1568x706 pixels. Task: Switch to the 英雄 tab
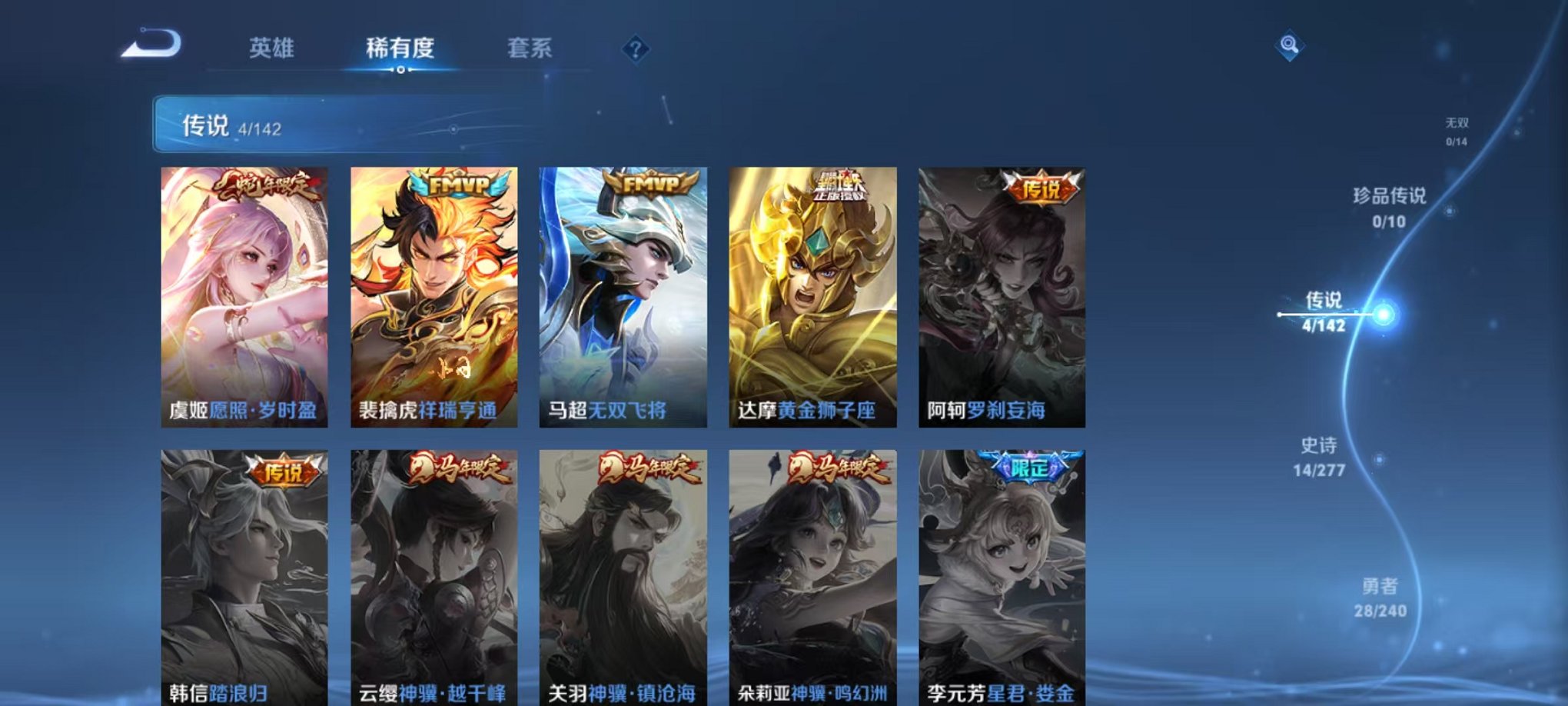274,48
